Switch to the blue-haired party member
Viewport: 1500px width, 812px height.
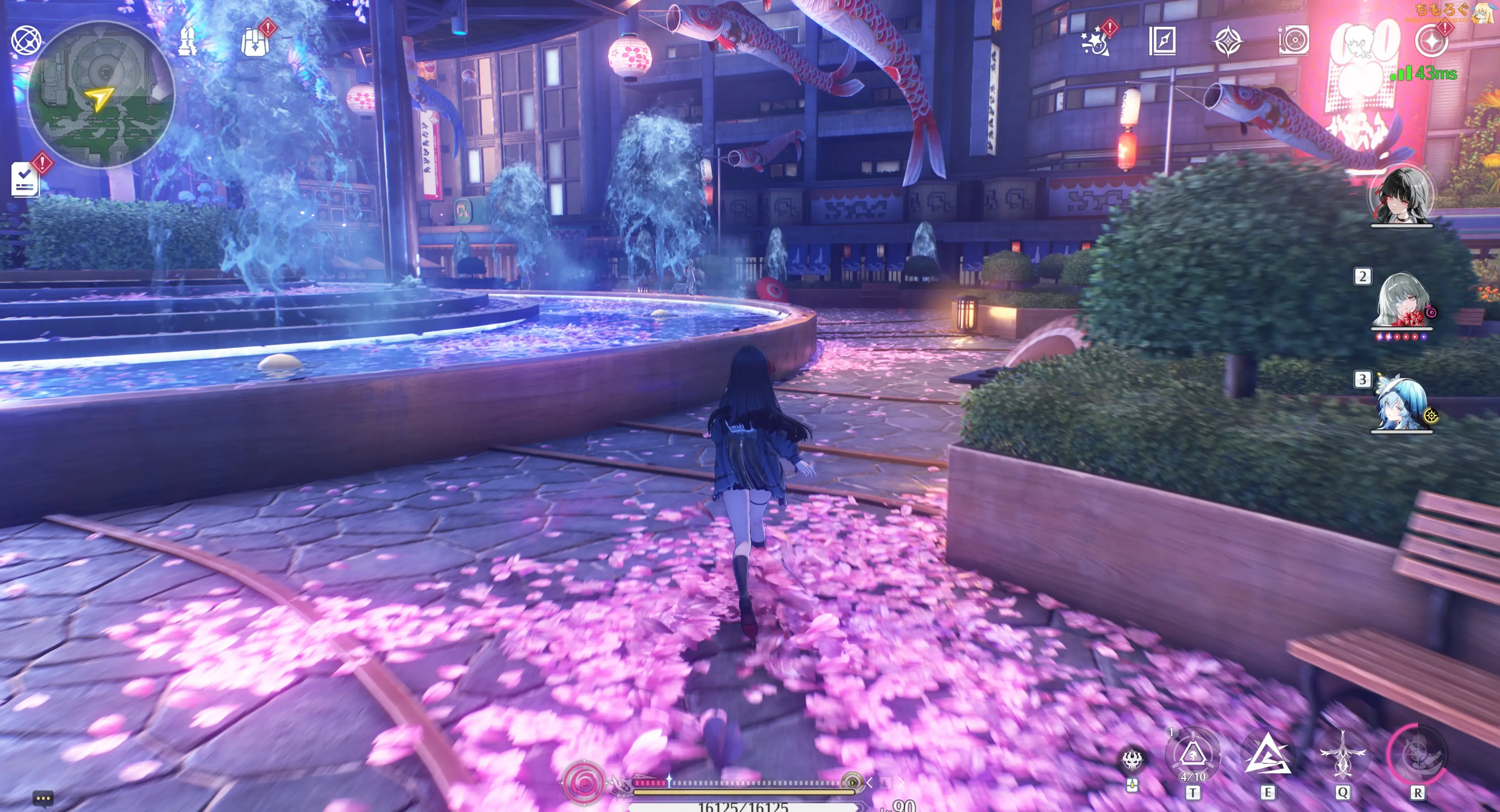(x=1401, y=405)
